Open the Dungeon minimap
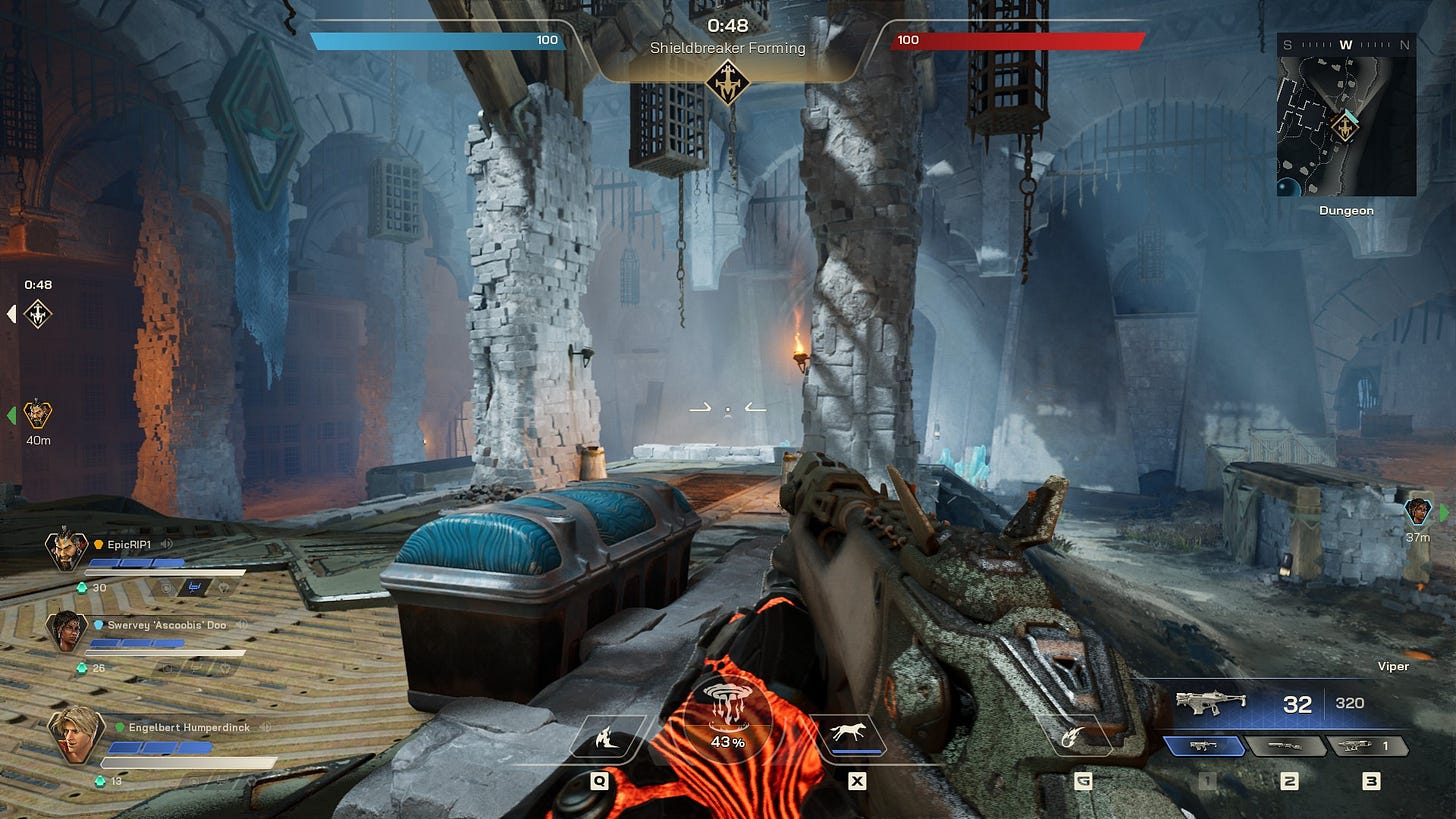This screenshot has width=1456, height=819. tap(1346, 114)
